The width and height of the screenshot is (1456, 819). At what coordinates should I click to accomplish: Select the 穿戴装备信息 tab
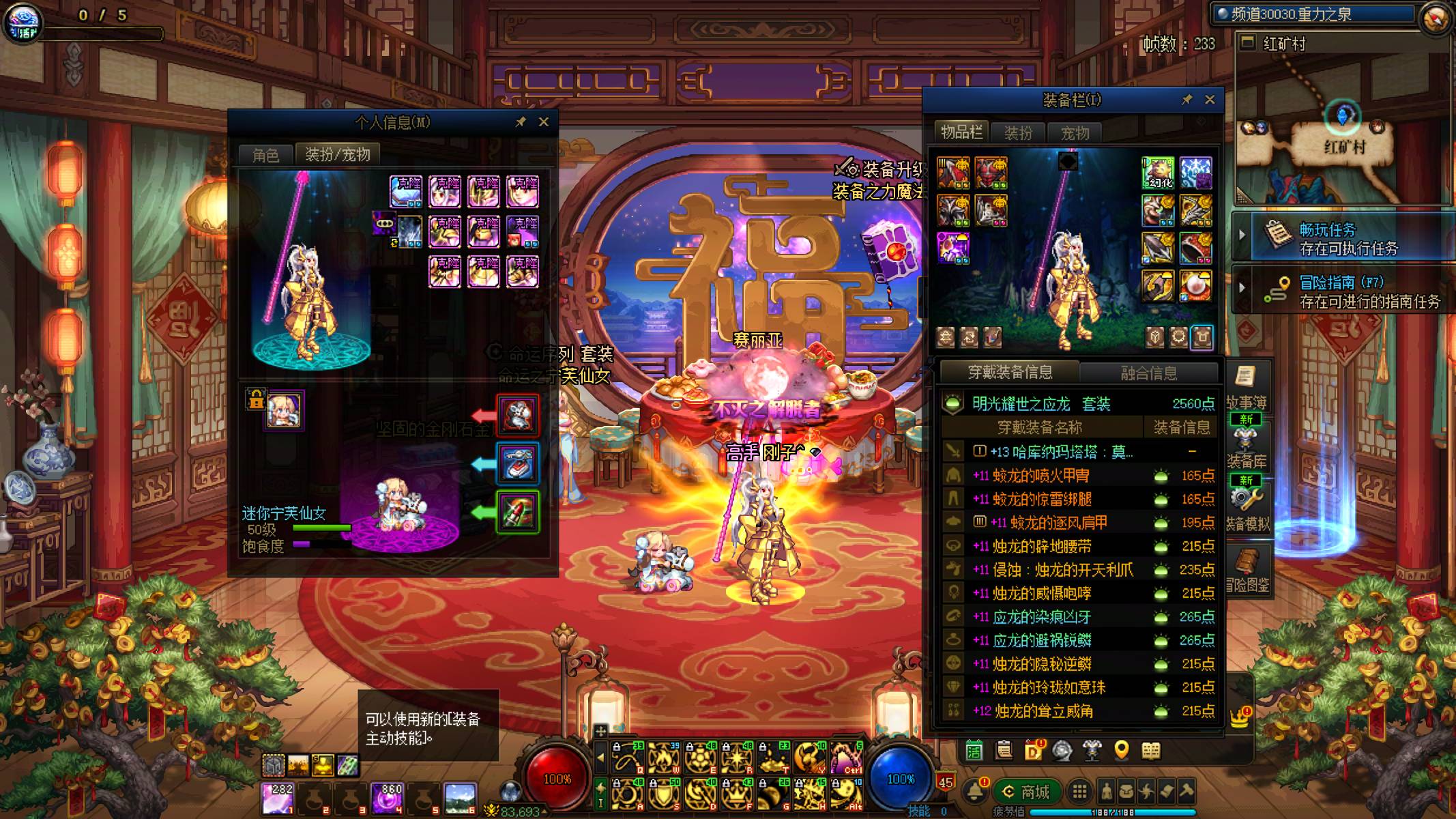click(x=1010, y=373)
